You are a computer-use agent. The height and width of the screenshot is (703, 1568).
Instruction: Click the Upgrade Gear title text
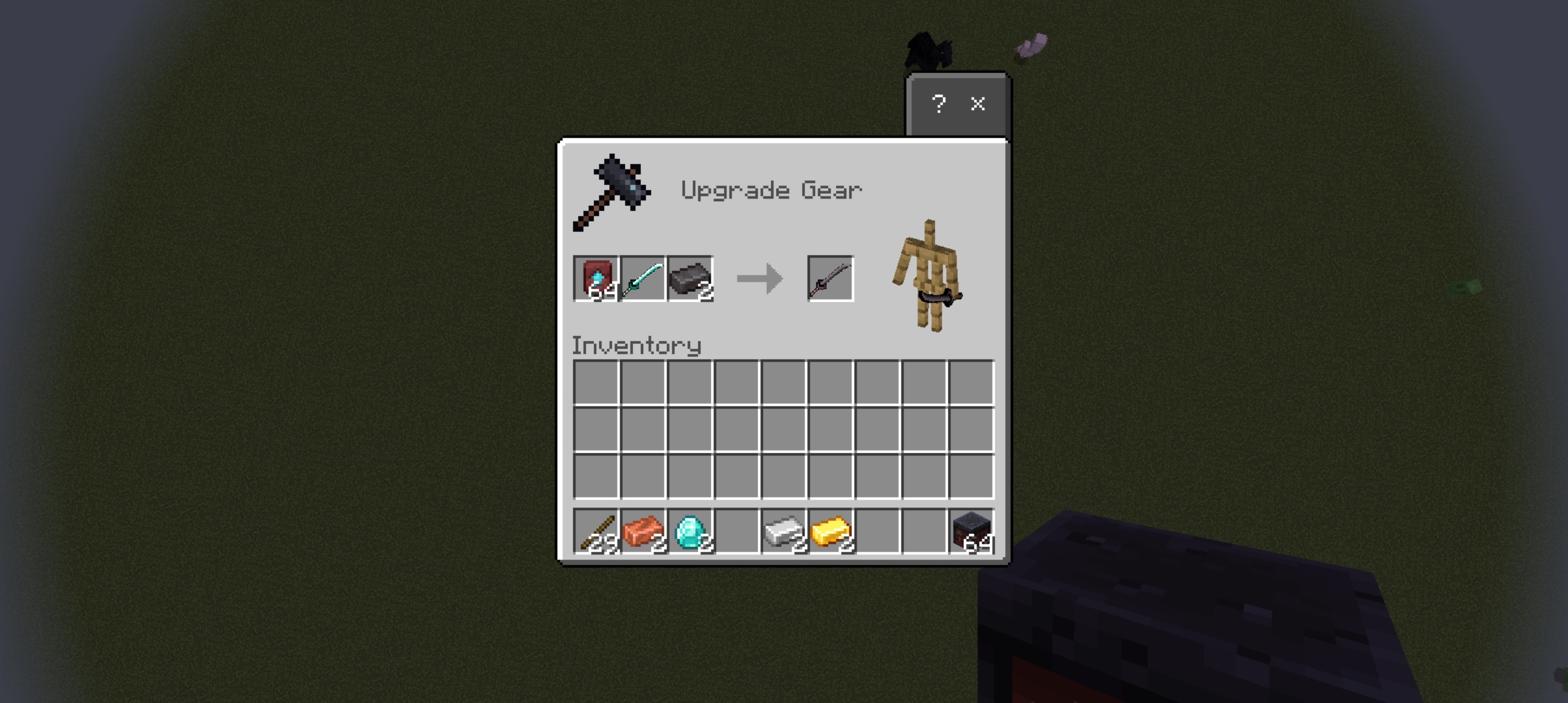point(772,190)
